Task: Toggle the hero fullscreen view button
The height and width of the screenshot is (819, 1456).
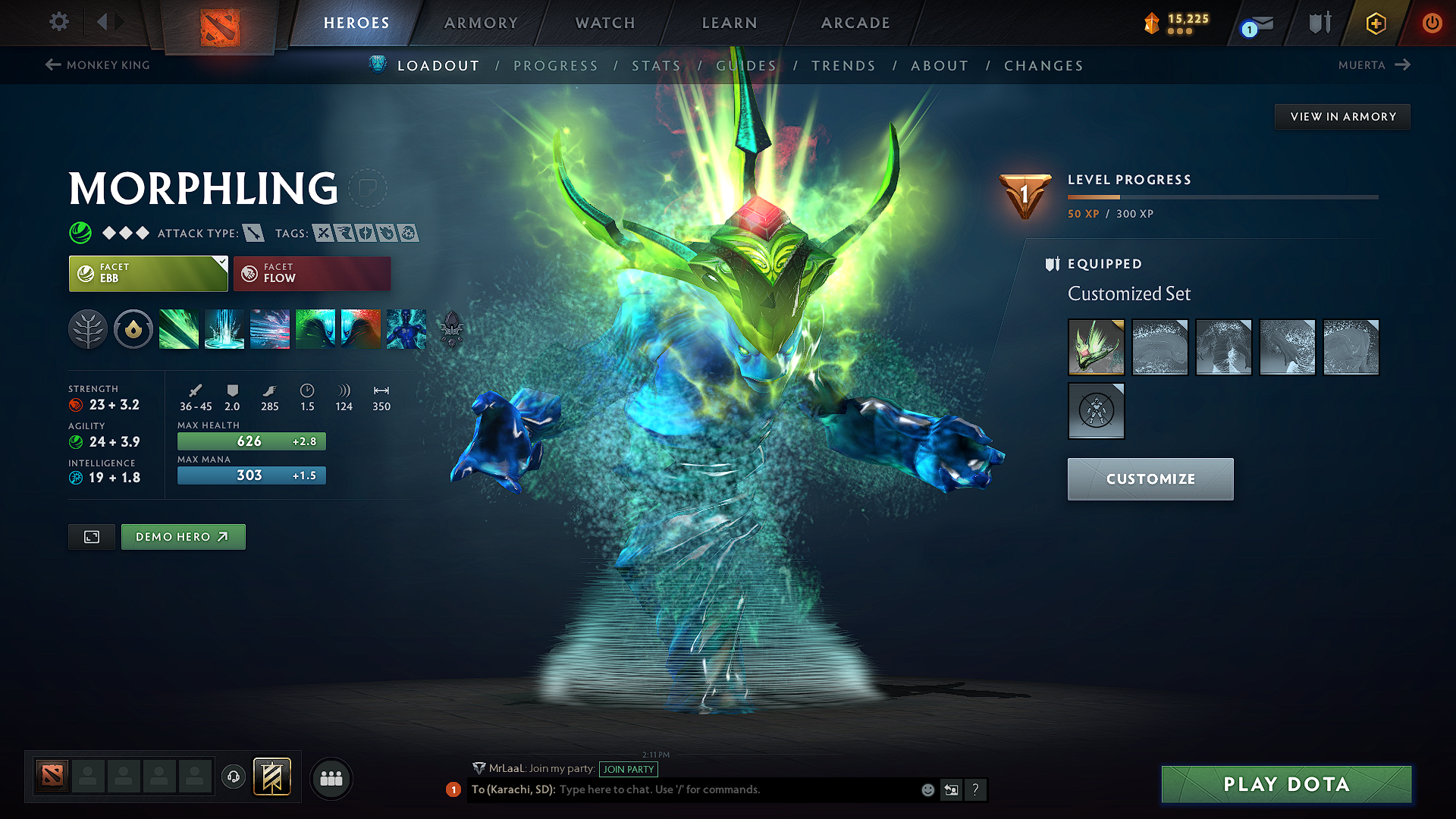Action: pyautogui.click(x=91, y=536)
